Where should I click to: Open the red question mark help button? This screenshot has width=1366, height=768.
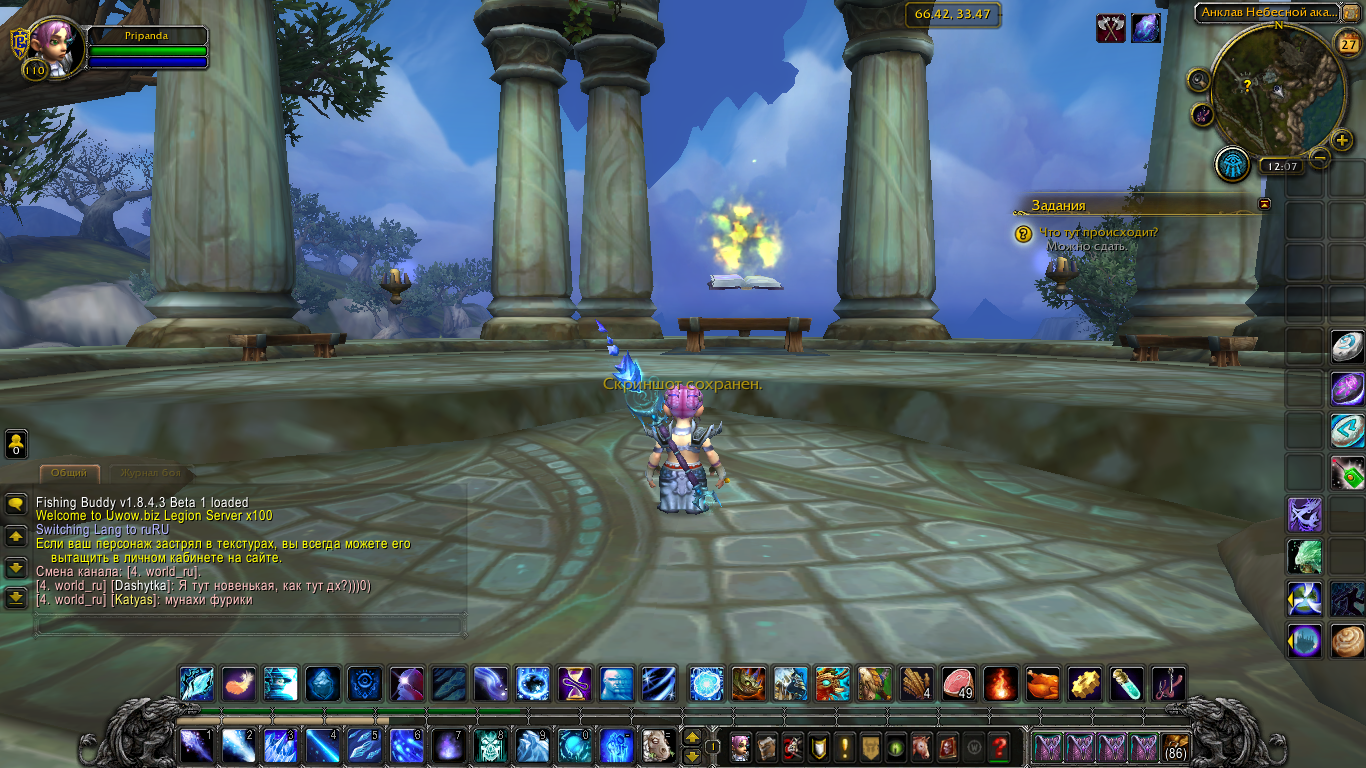click(x=998, y=746)
